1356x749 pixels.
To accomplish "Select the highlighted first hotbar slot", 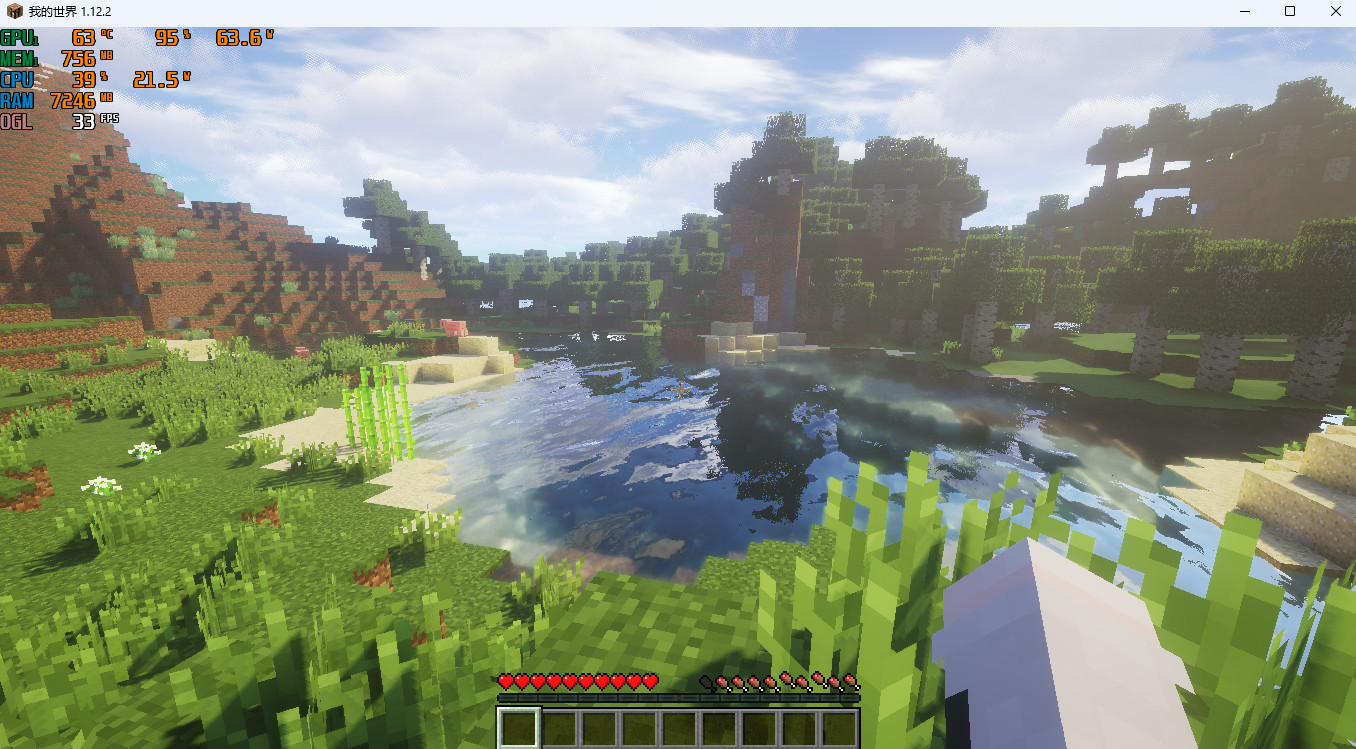I will point(519,728).
